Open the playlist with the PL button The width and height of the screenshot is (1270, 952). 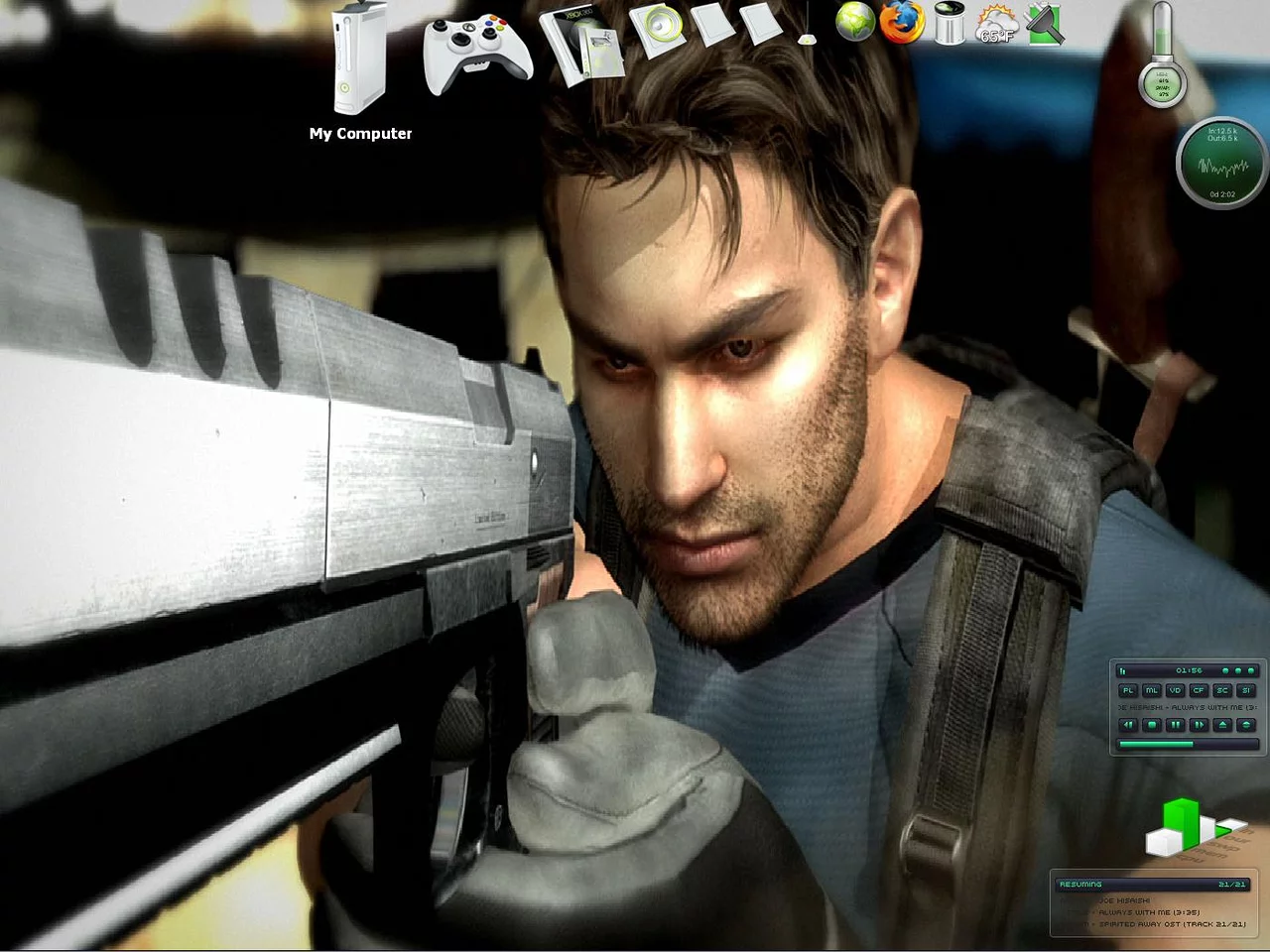click(x=1128, y=690)
